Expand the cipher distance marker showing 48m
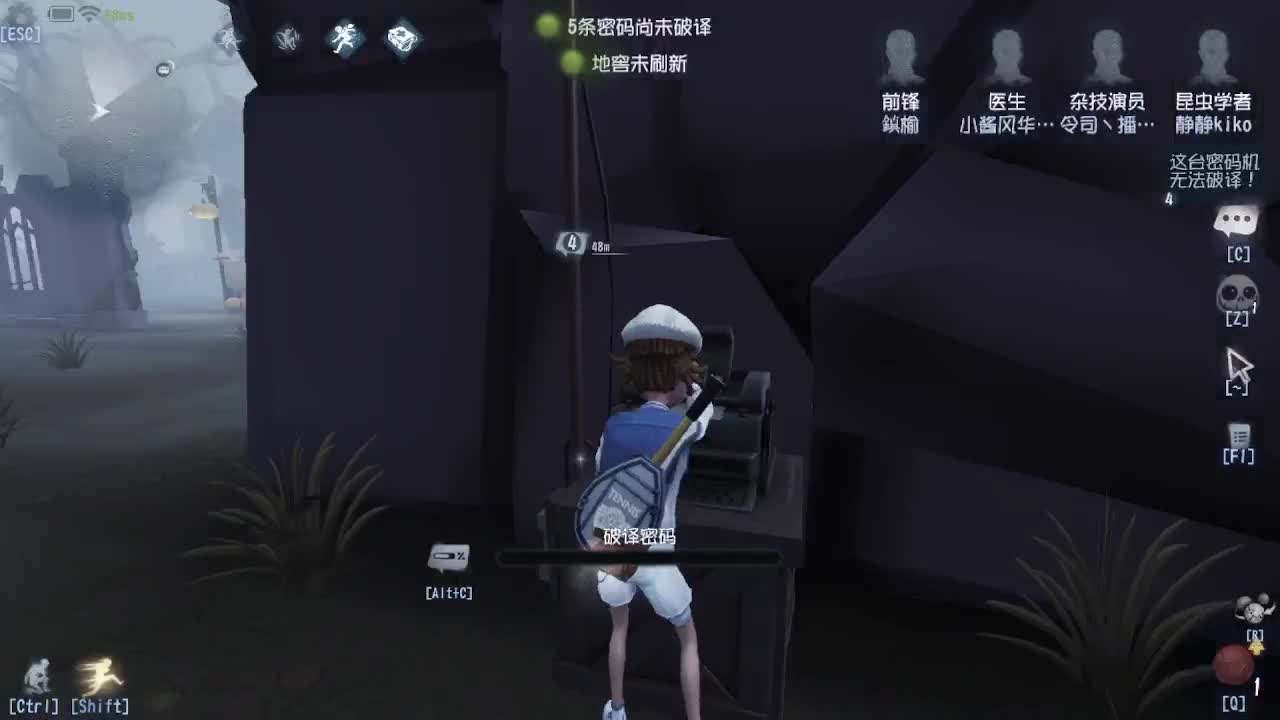The width and height of the screenshot is (1280, 720). pos(578,244)
